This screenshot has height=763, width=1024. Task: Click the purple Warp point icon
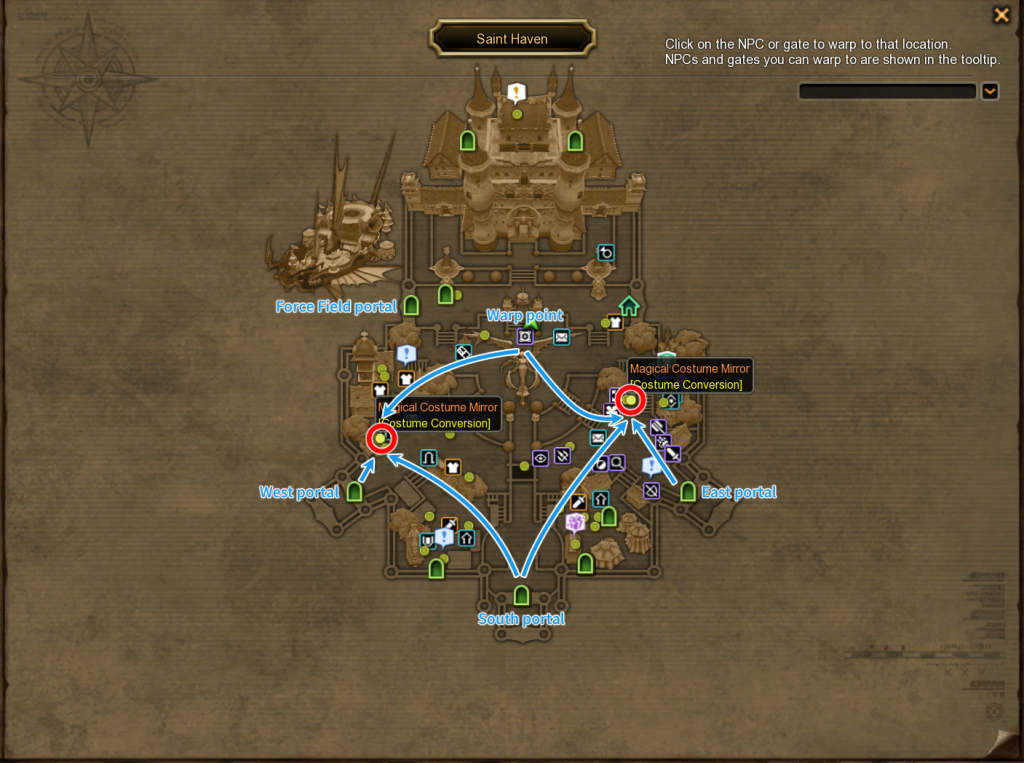(525, 337)
